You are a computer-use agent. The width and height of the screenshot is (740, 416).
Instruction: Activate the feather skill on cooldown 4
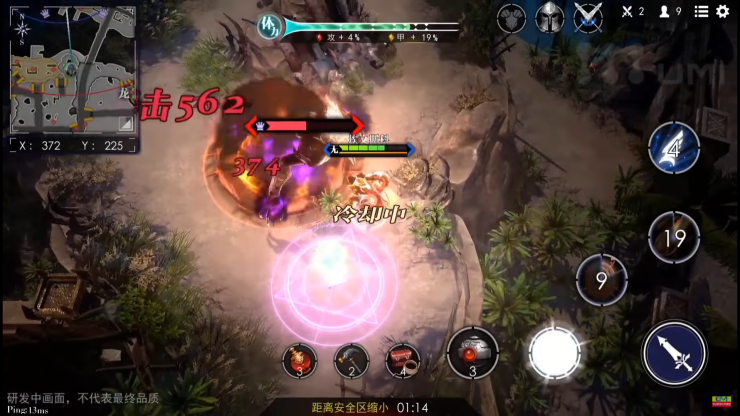tap(673, 148)
